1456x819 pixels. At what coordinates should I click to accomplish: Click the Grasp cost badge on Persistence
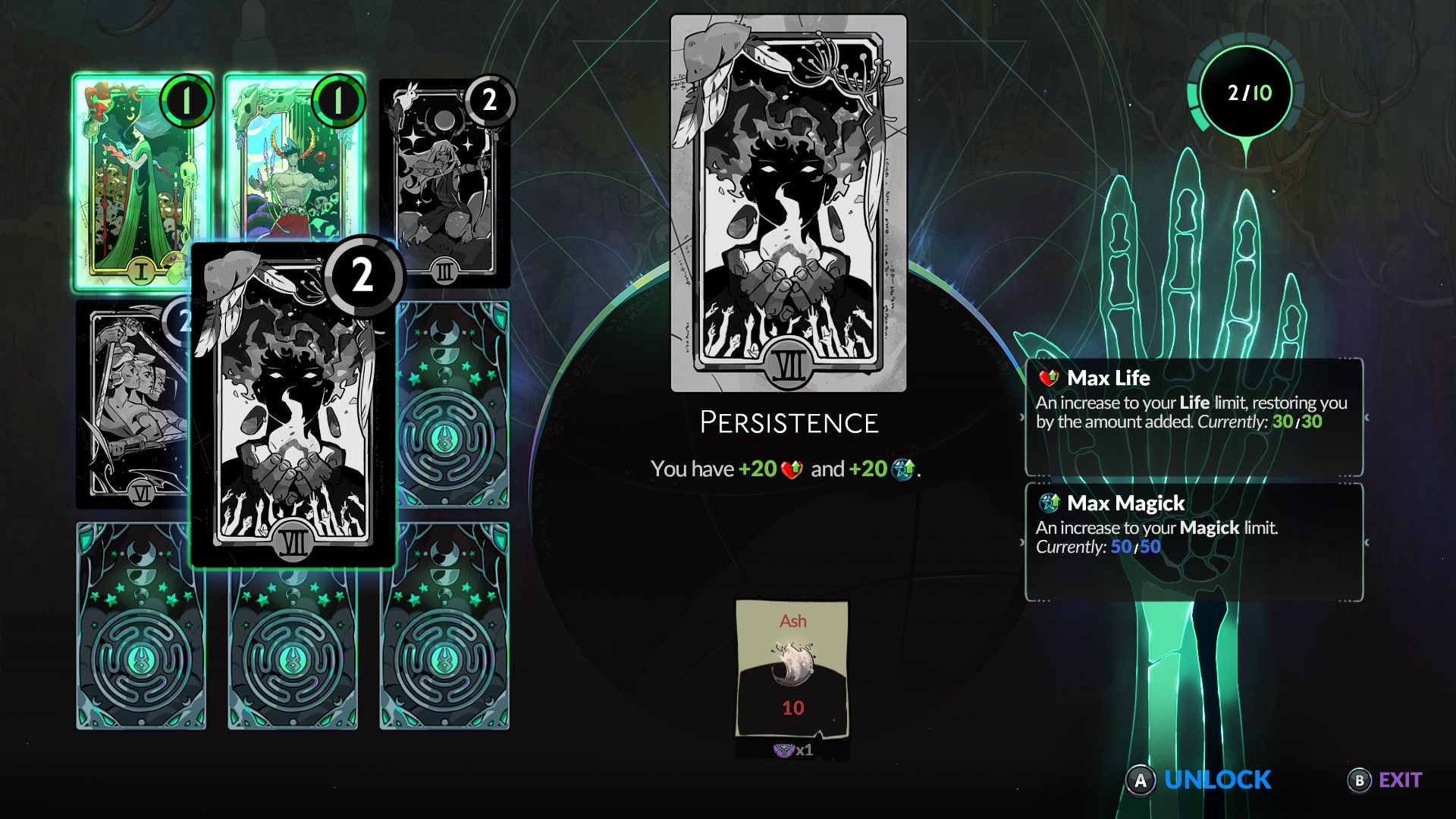pyautogui.click(x=362, y=275)
